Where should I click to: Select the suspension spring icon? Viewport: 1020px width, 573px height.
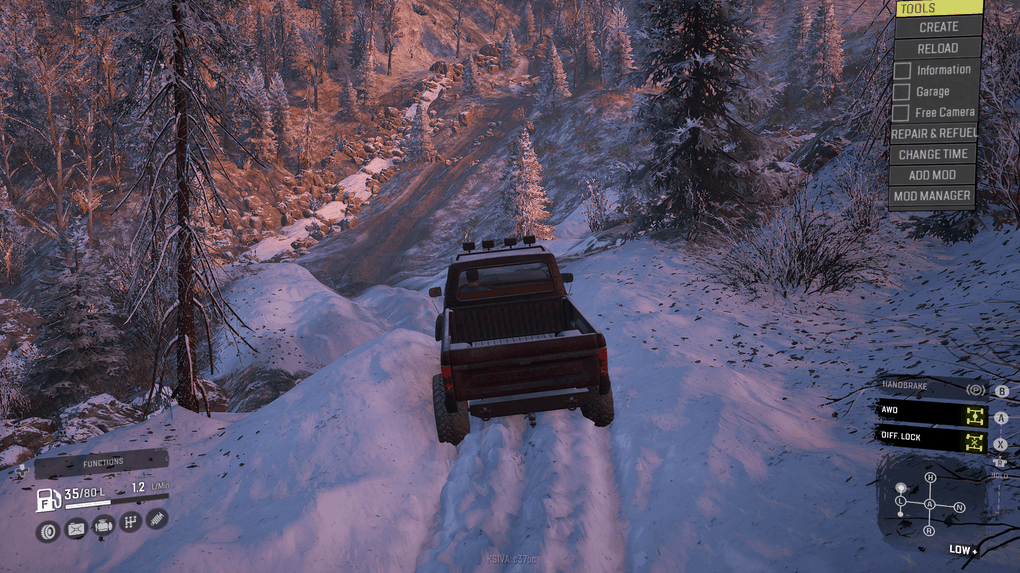(157, 518)
